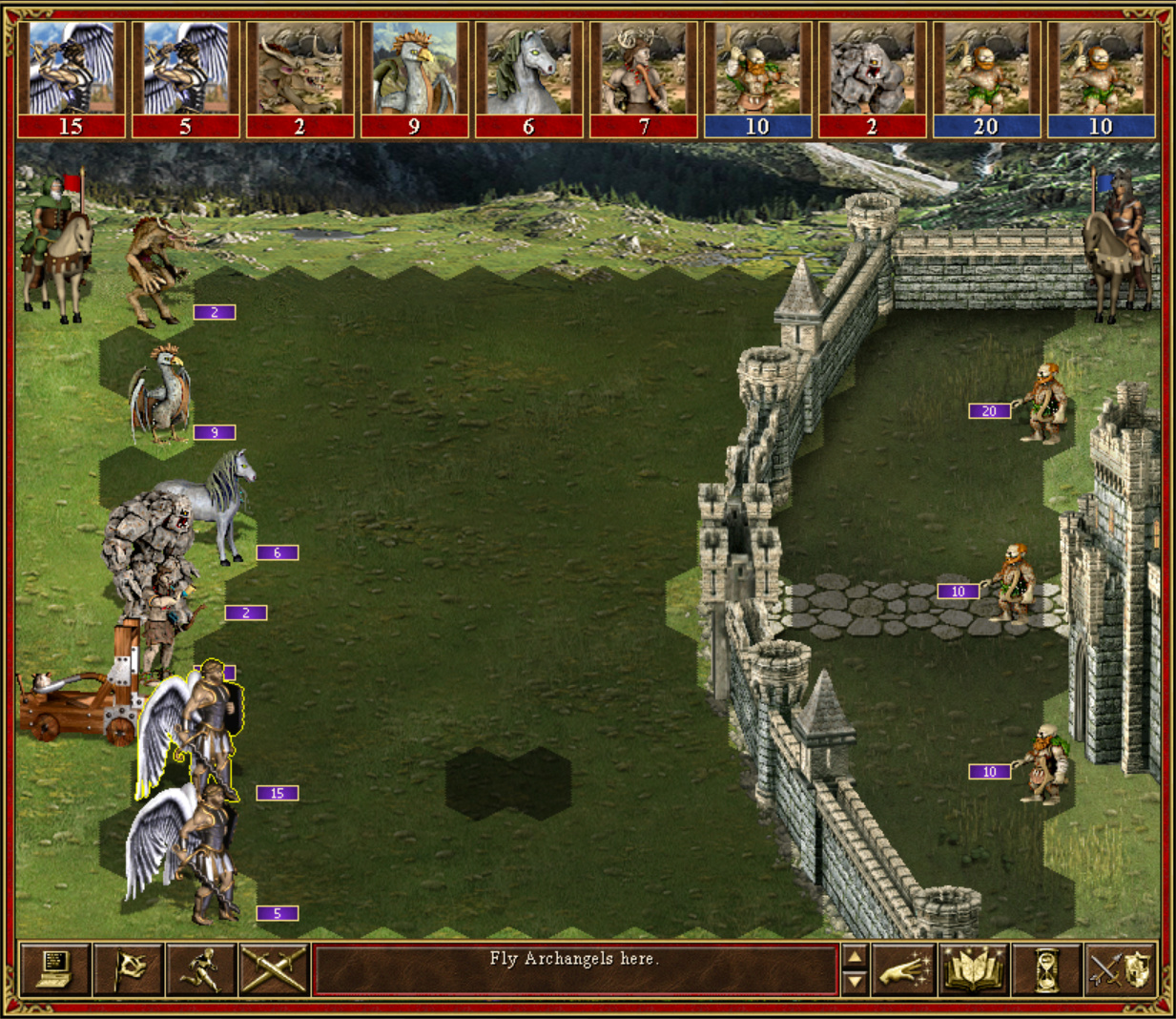Surrender using the white flag button
Viewport: 1176px width, 1019px height.
point(129,969)
